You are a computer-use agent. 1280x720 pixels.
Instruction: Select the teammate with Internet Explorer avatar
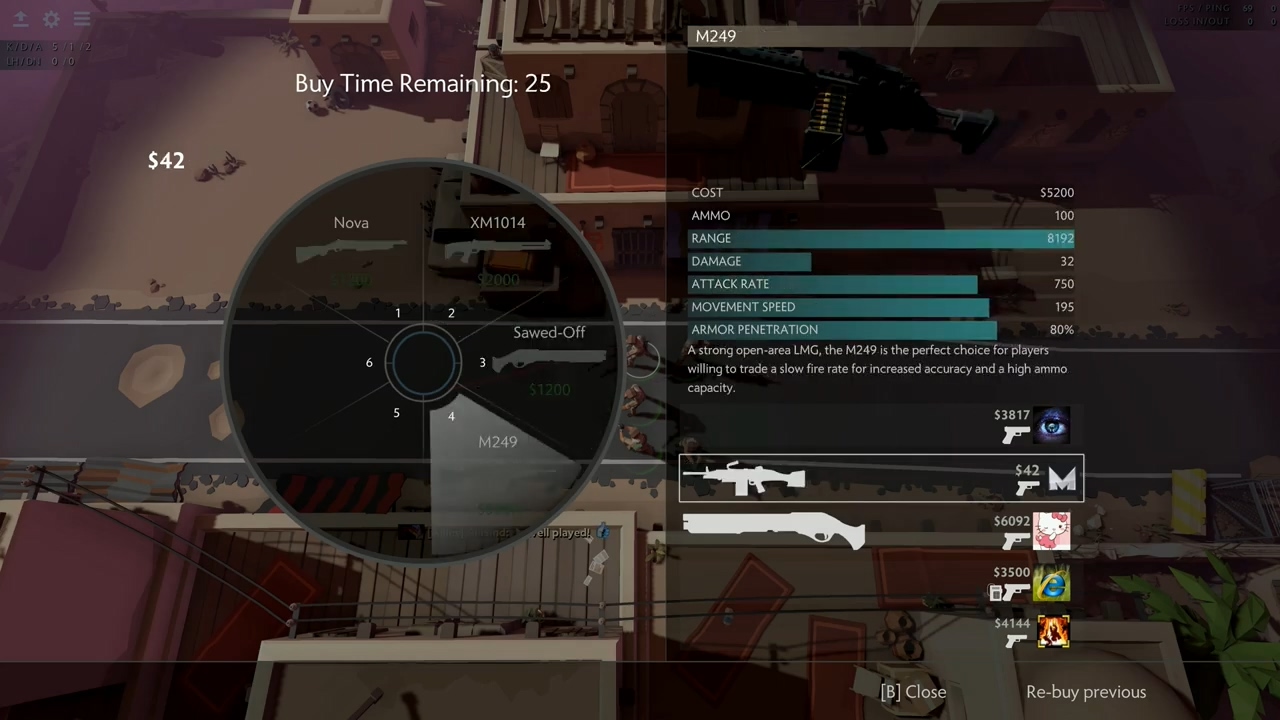(1052, 583)
